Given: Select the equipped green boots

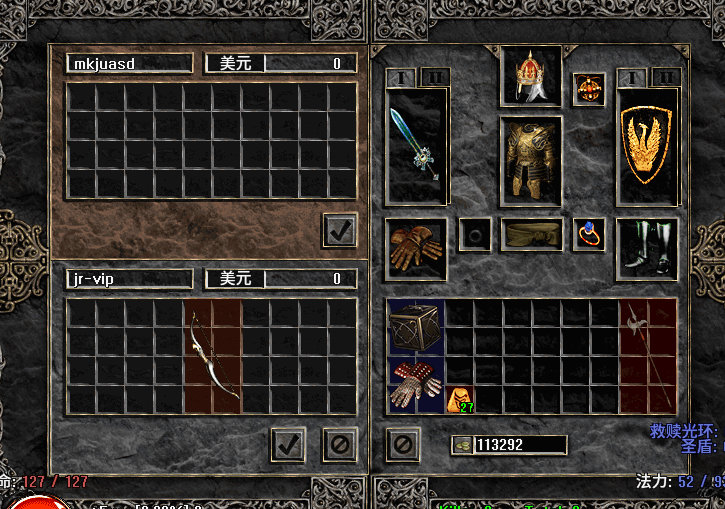Looking at the screenshot, I should pyautogui.click(x=647, y=248).
